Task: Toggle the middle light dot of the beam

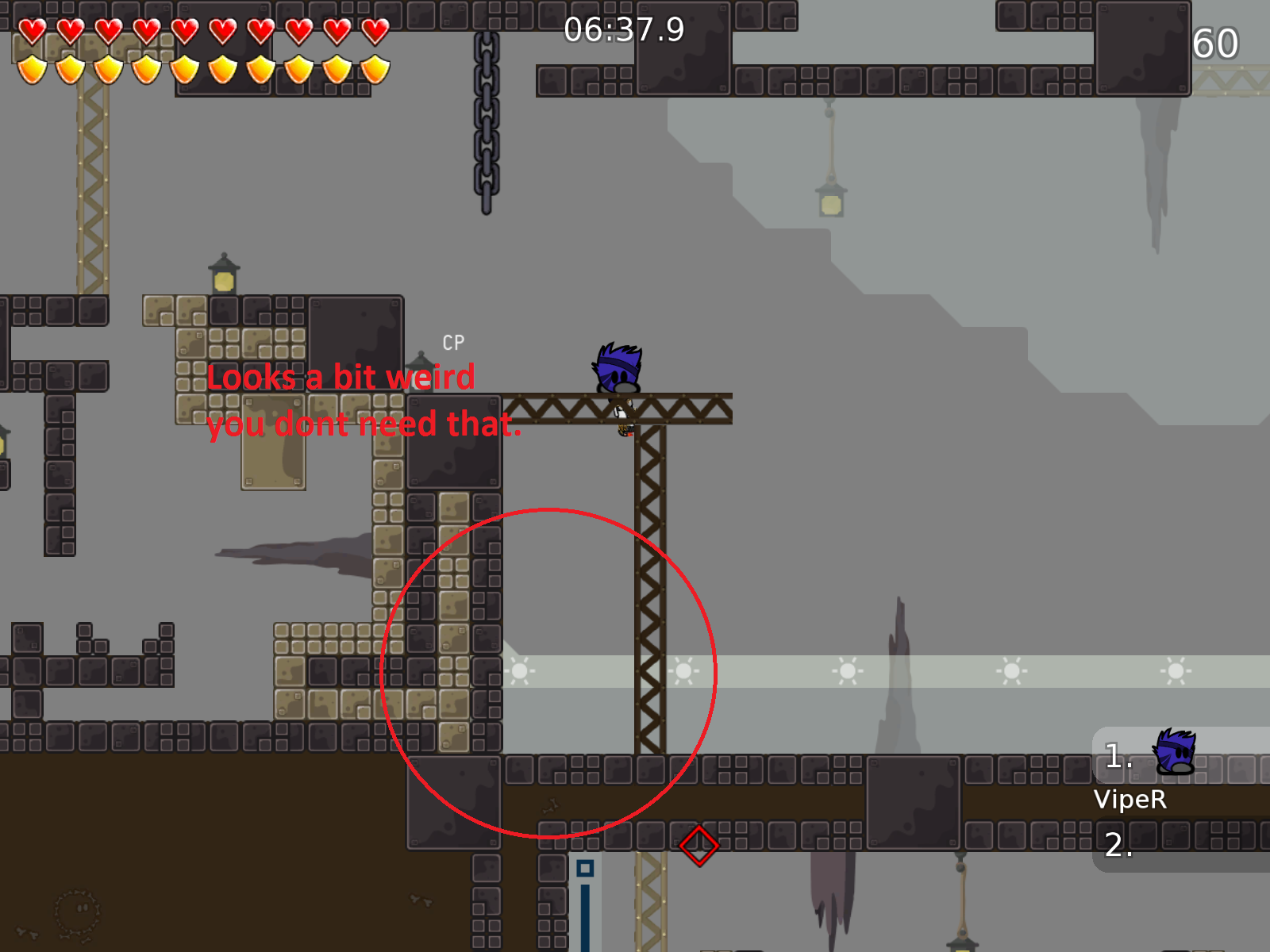Action: pyautogui.click(x=848, y=670)
